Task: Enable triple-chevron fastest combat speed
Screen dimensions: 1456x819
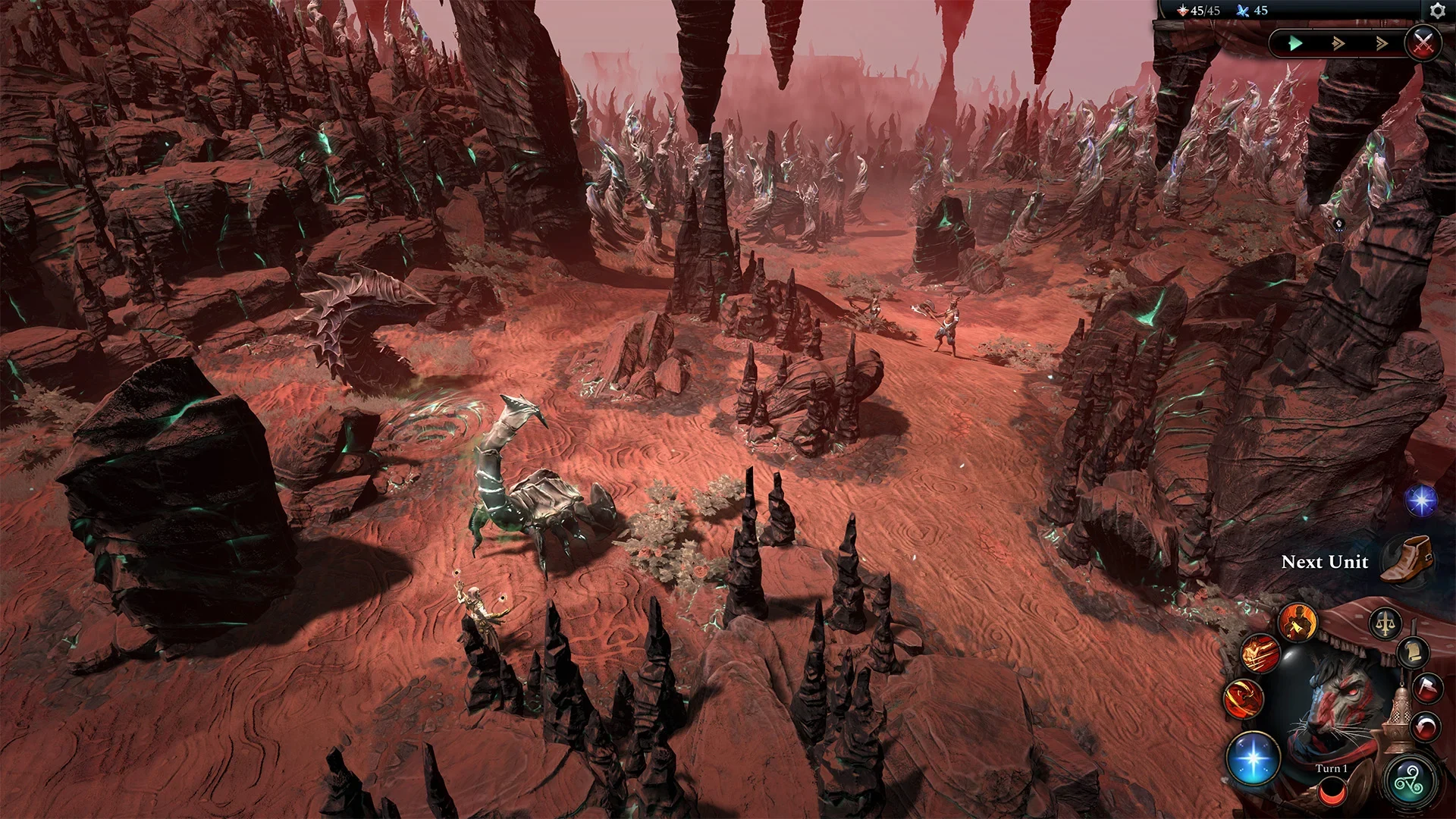Action: click(x=1380, y=43)
